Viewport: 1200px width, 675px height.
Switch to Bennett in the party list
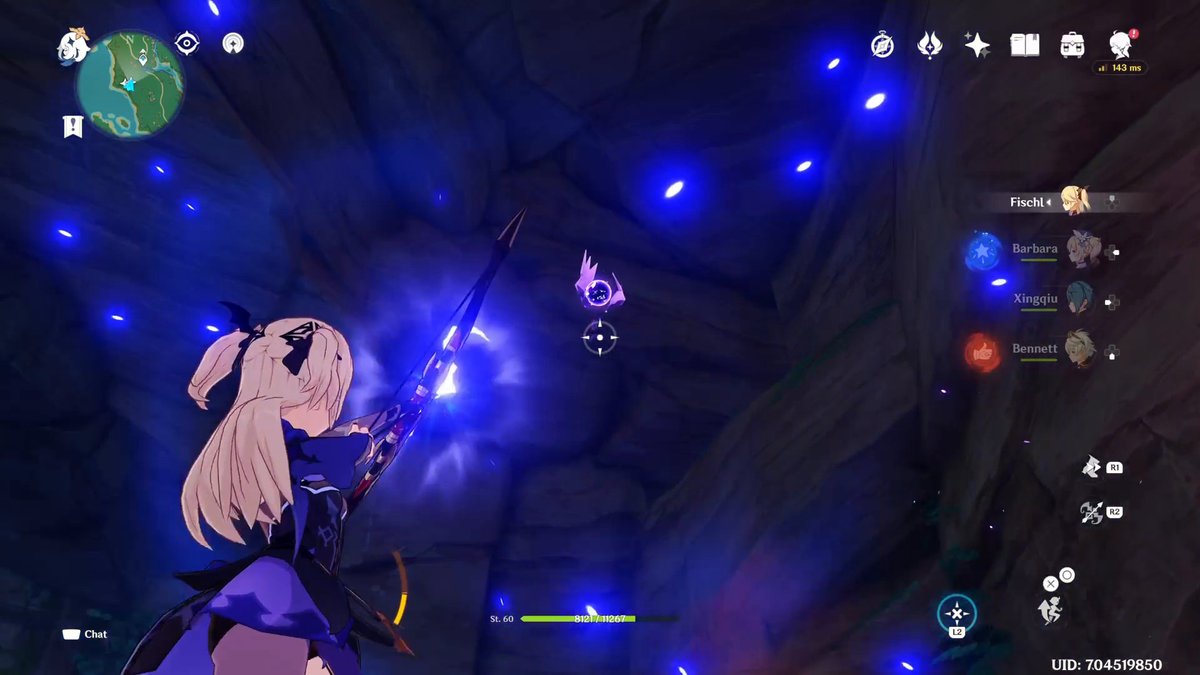pyautogui.click(x=1079, y=350)
